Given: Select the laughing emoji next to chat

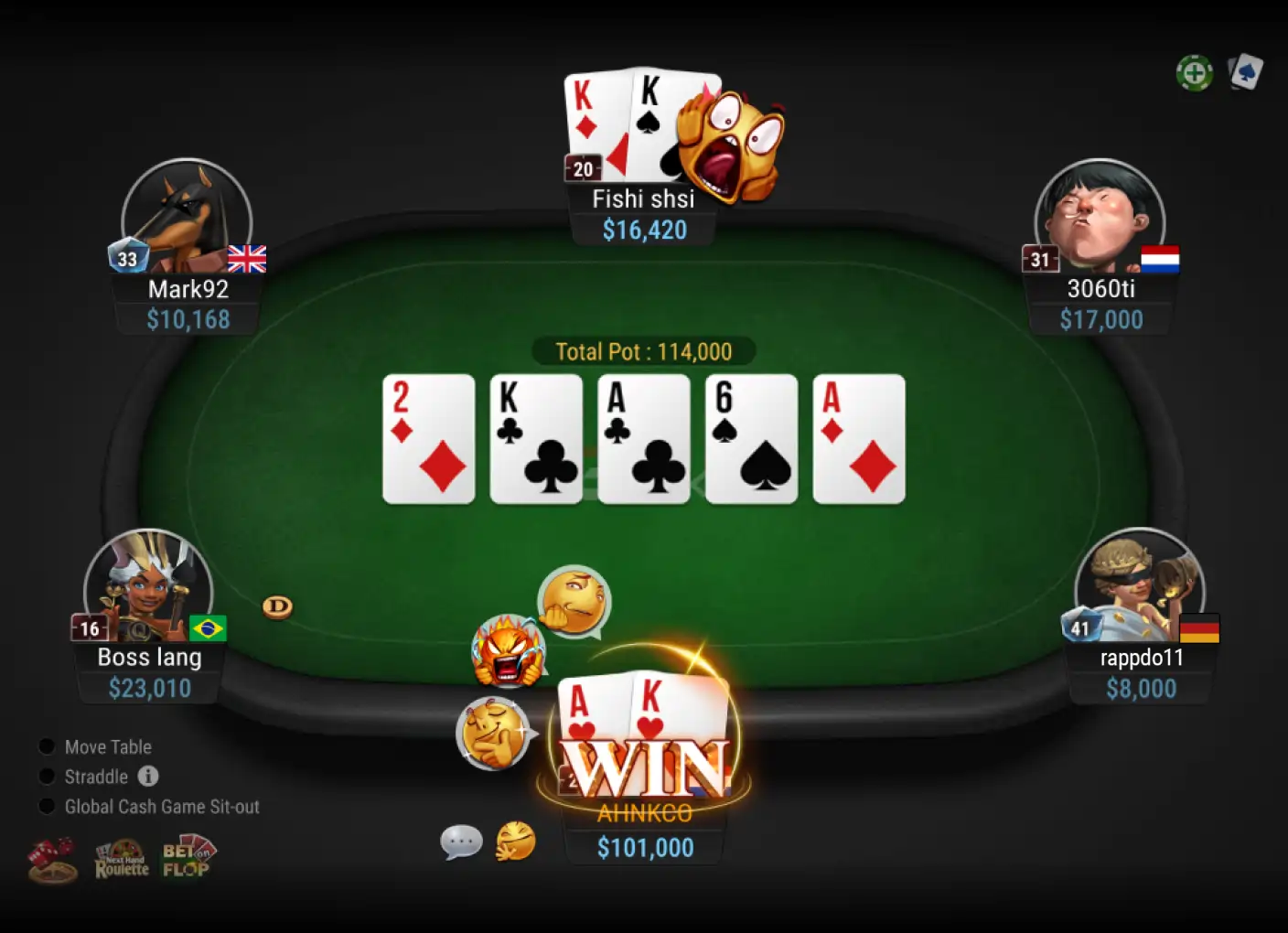Looking at the screenshot, I should (515, 842).
